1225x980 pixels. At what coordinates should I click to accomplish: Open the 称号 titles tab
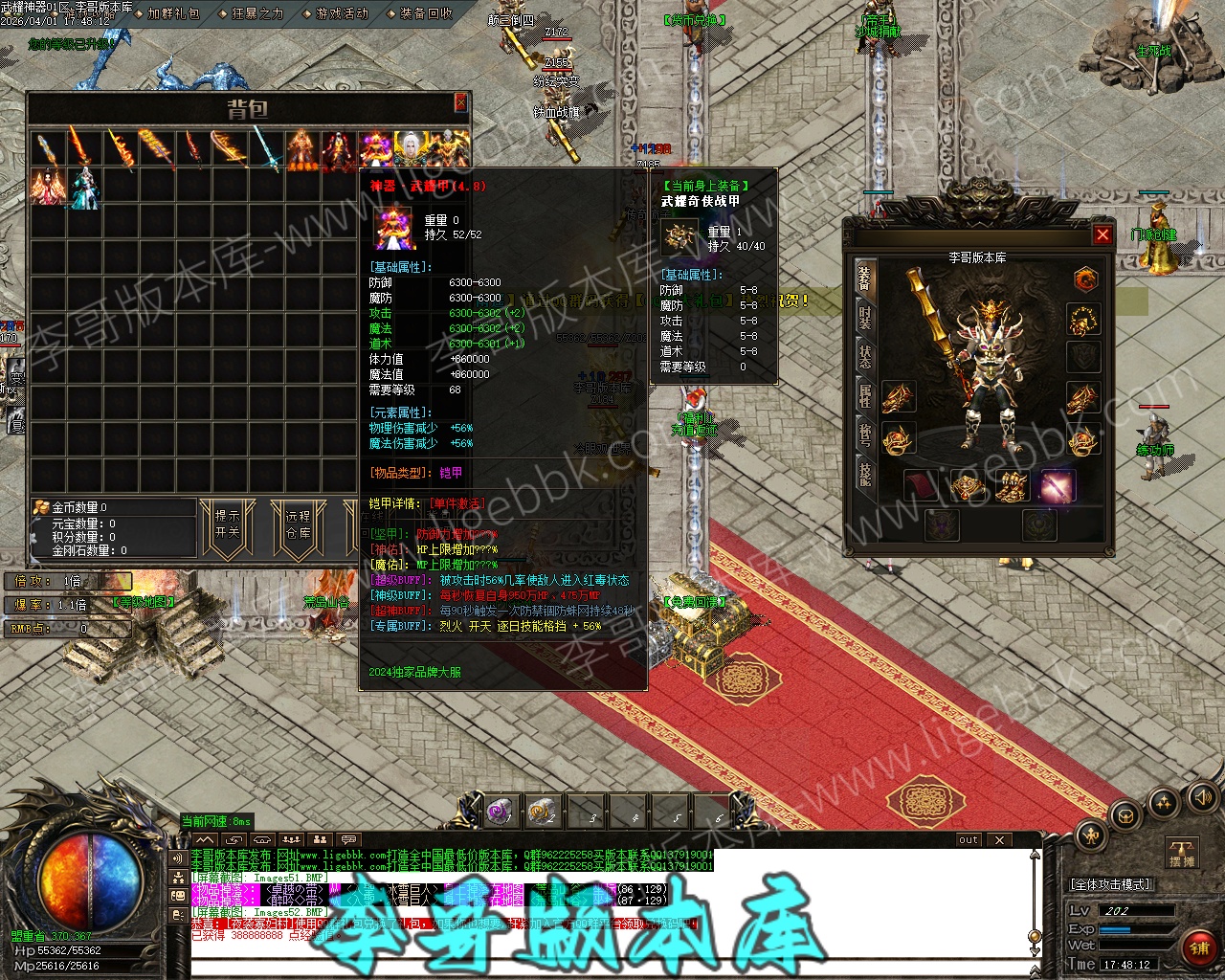pos(865,434)
